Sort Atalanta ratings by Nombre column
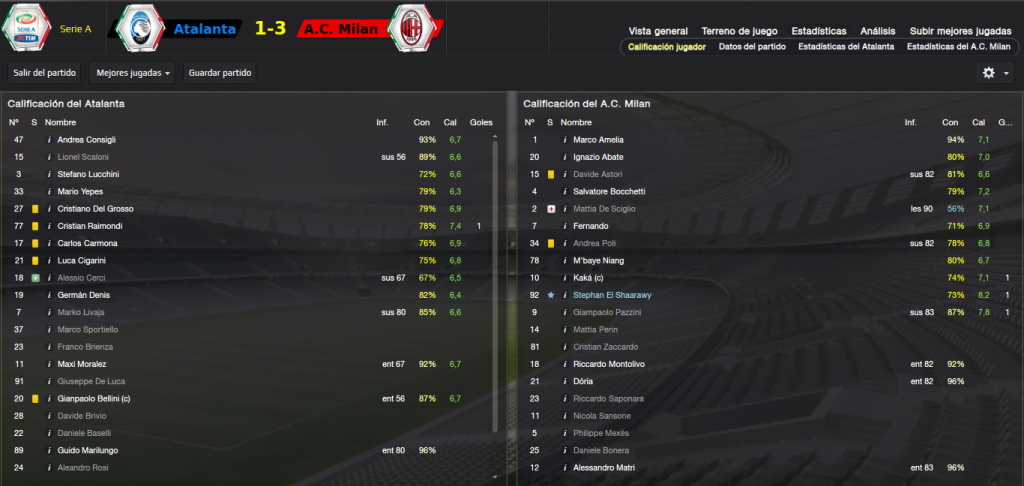 point(60,122)
